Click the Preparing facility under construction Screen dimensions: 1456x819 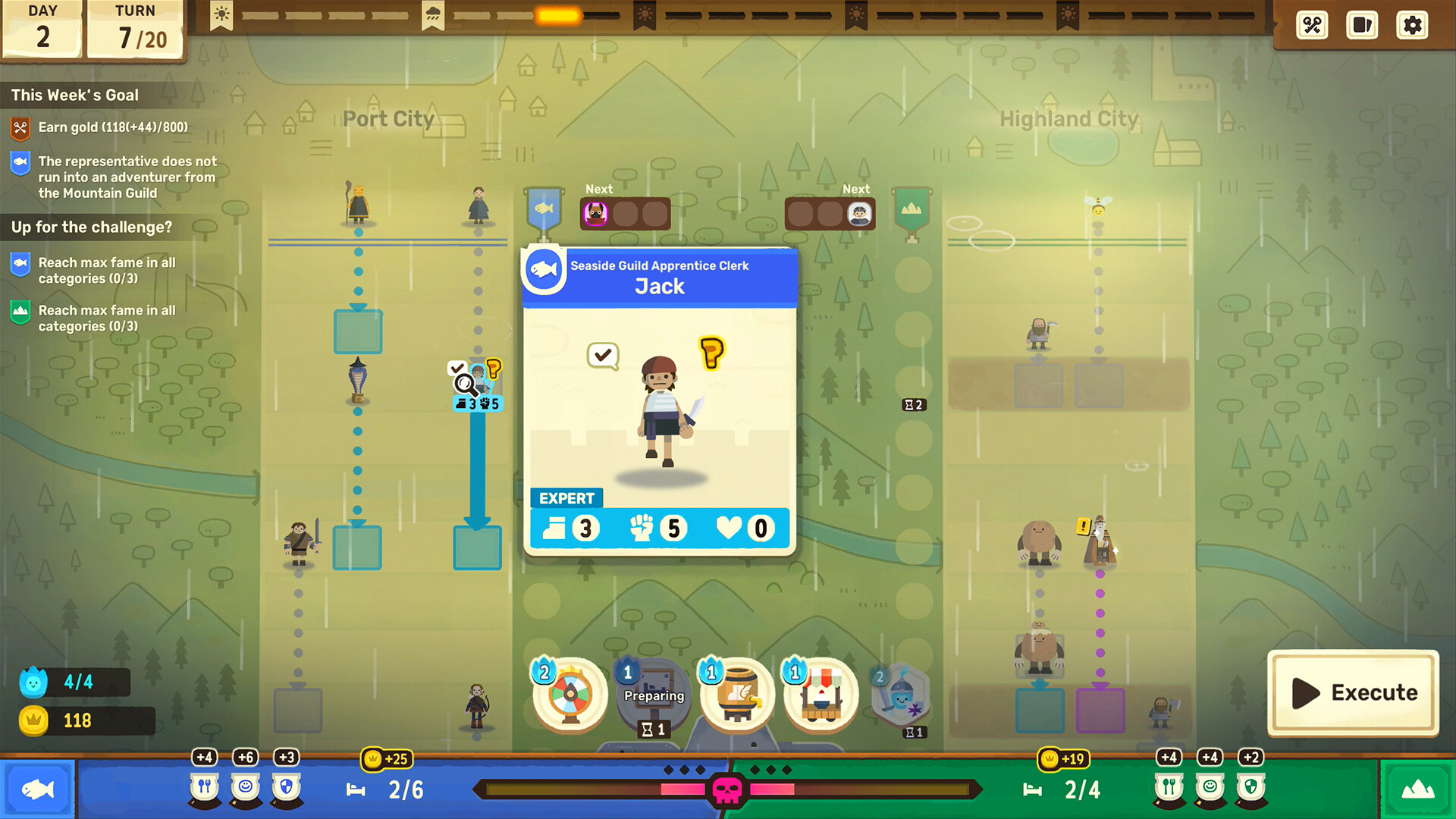pyautogui.click(x=653, y=694)
